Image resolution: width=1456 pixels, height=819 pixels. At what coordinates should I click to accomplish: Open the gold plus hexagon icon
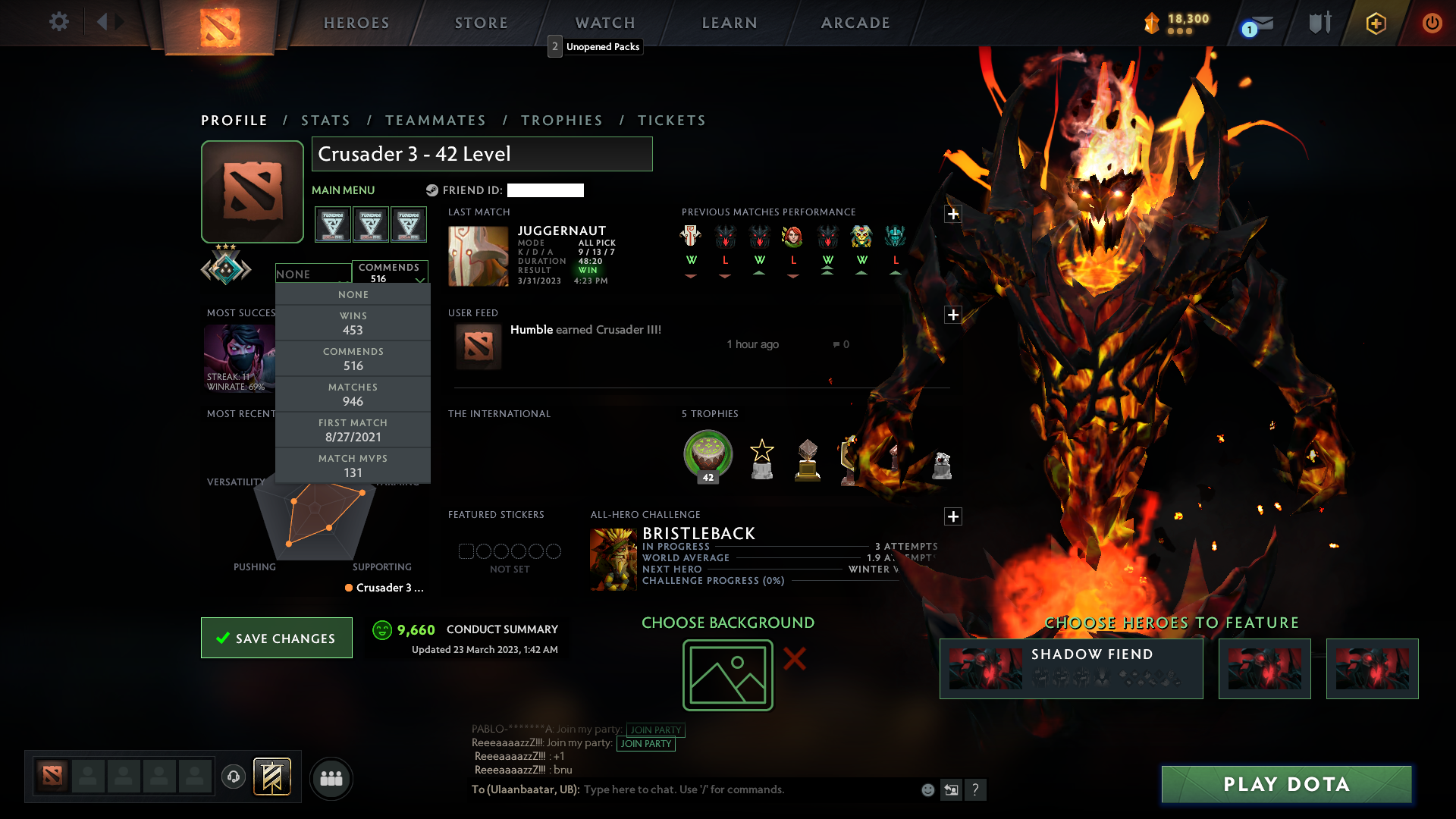click(1375, 23)
